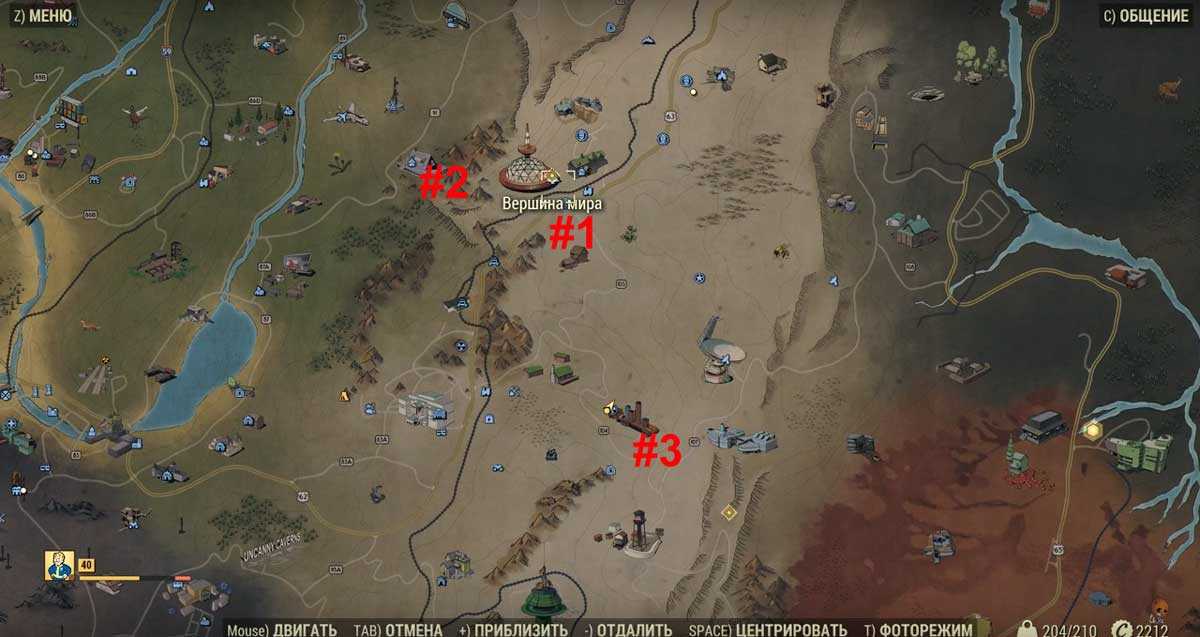Viewport: 1200px width, 637px height.
Task: Select ОТМЕНА to close the map
Action: (x=398, y=629)
